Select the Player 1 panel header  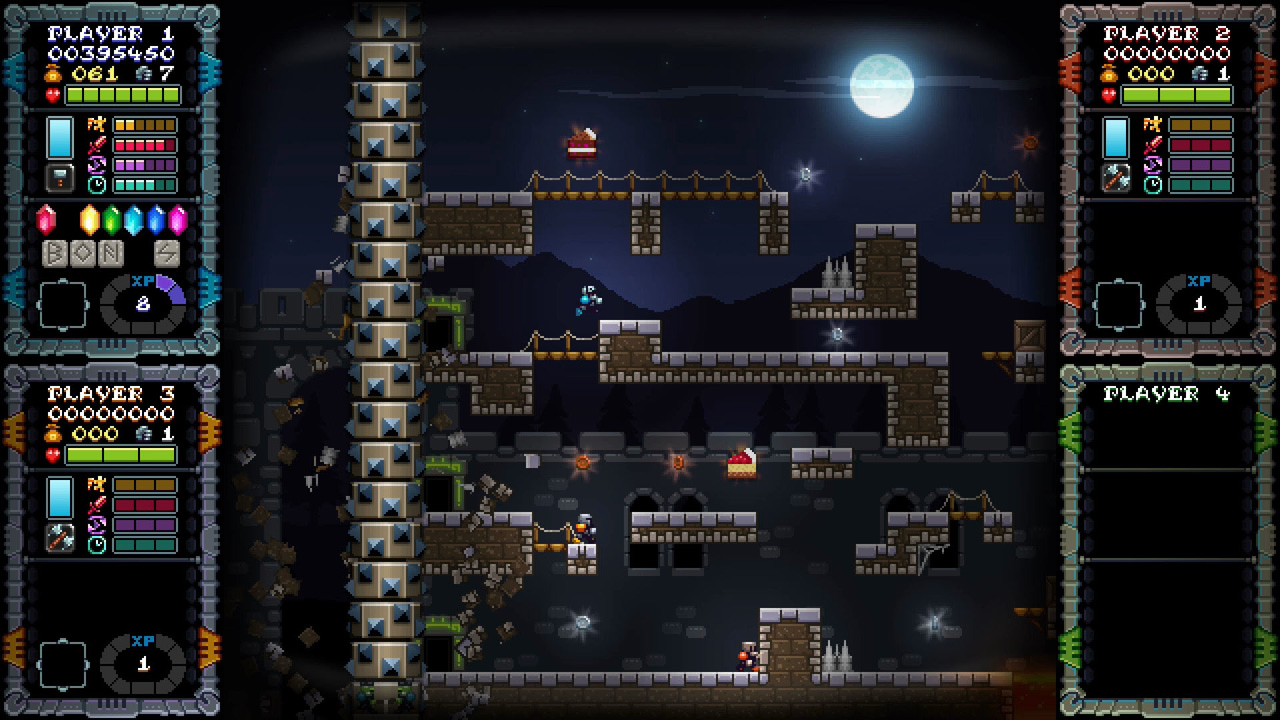(109, 33)
